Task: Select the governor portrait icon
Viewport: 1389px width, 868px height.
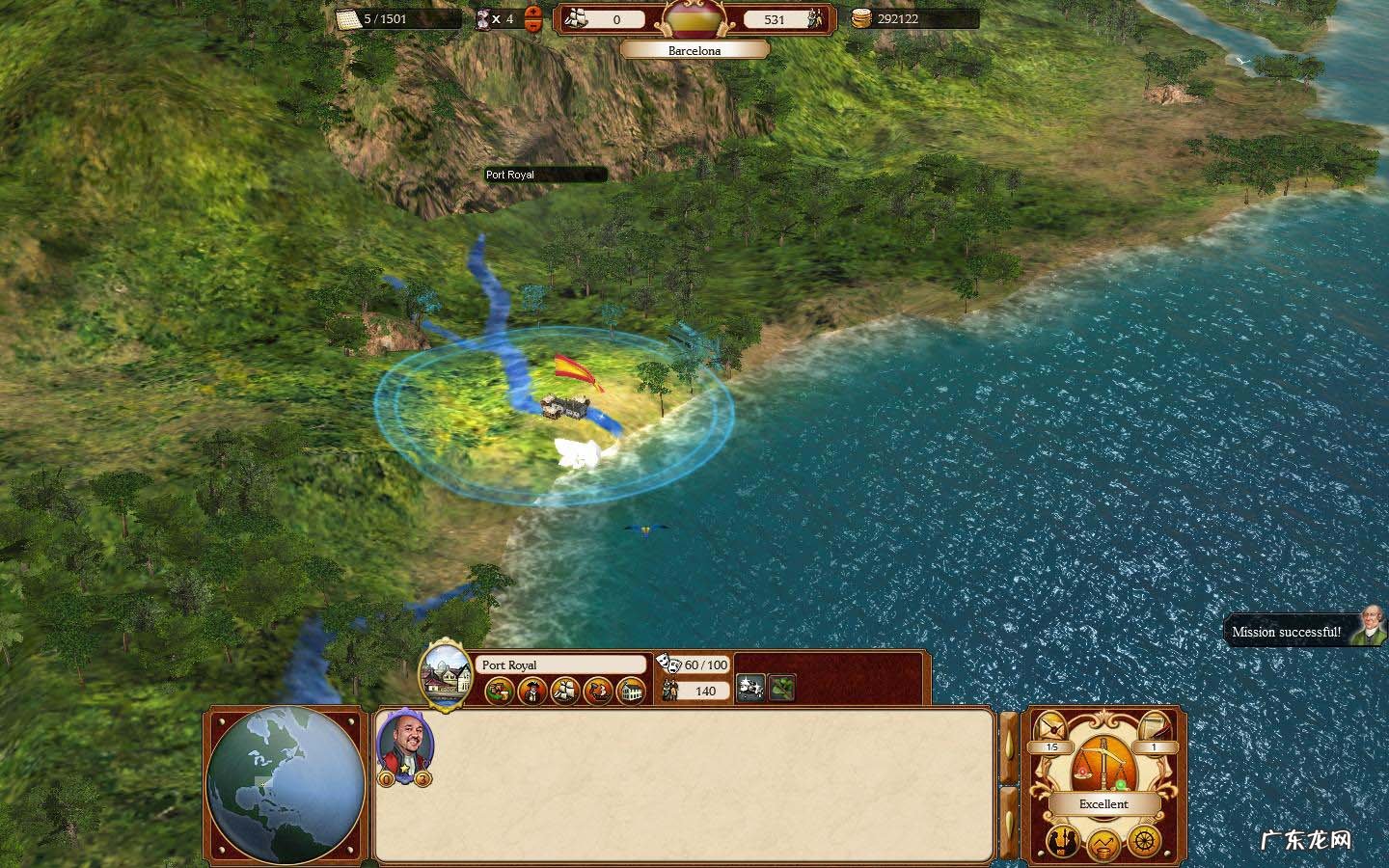Action: (x=532, y=691)
